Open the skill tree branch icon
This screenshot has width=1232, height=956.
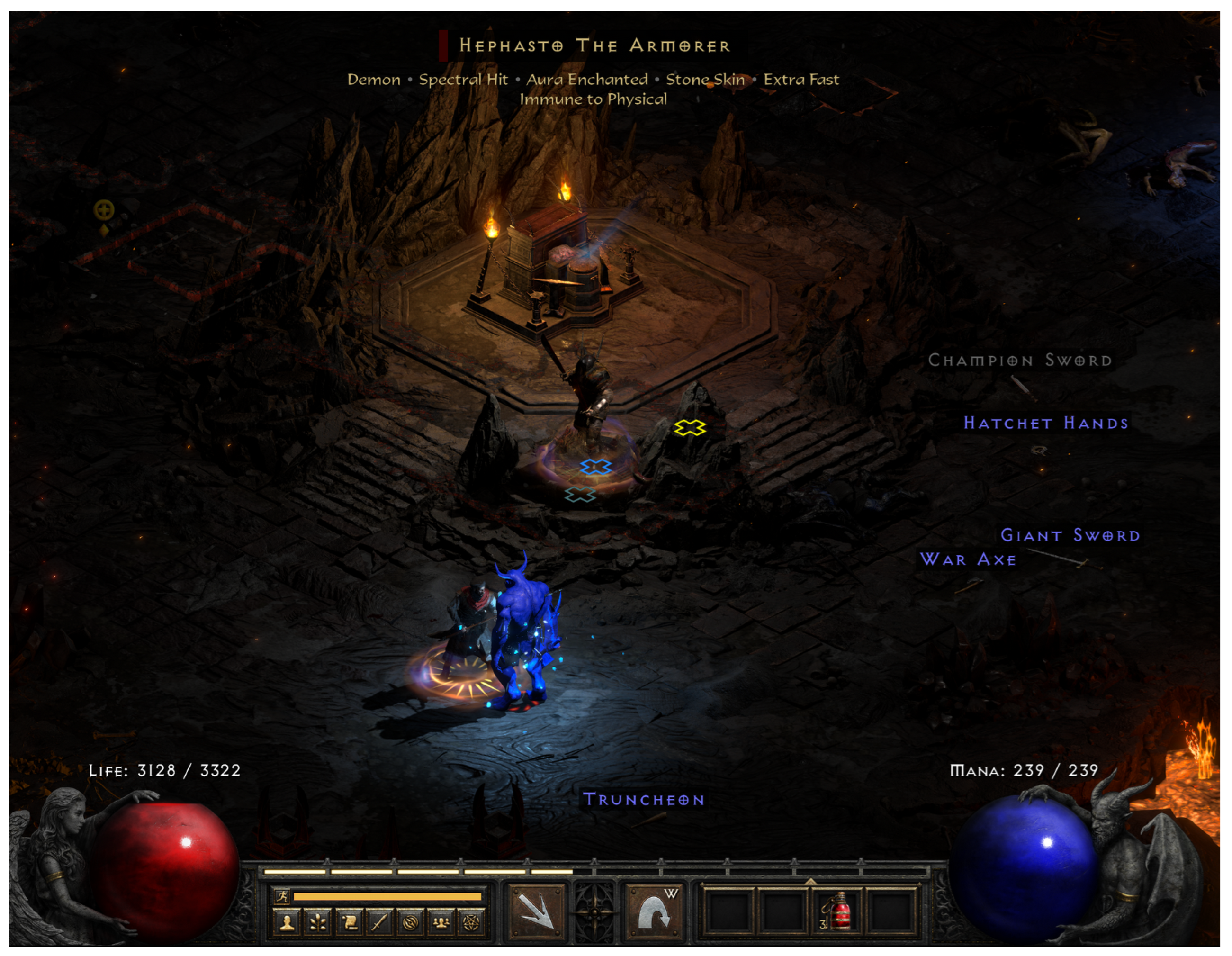tap(318, 923)
